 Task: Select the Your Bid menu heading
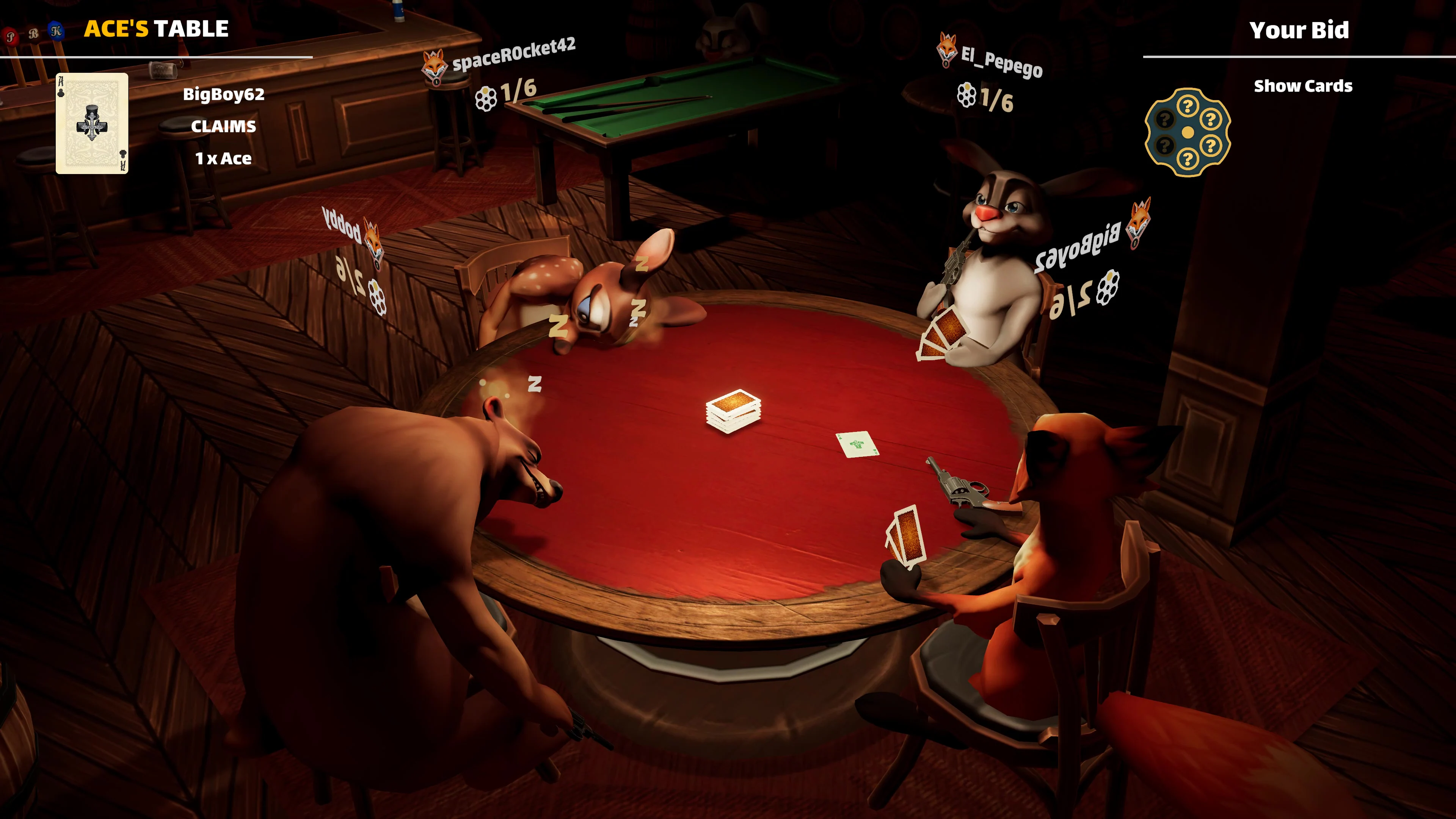click(1300, 30)
